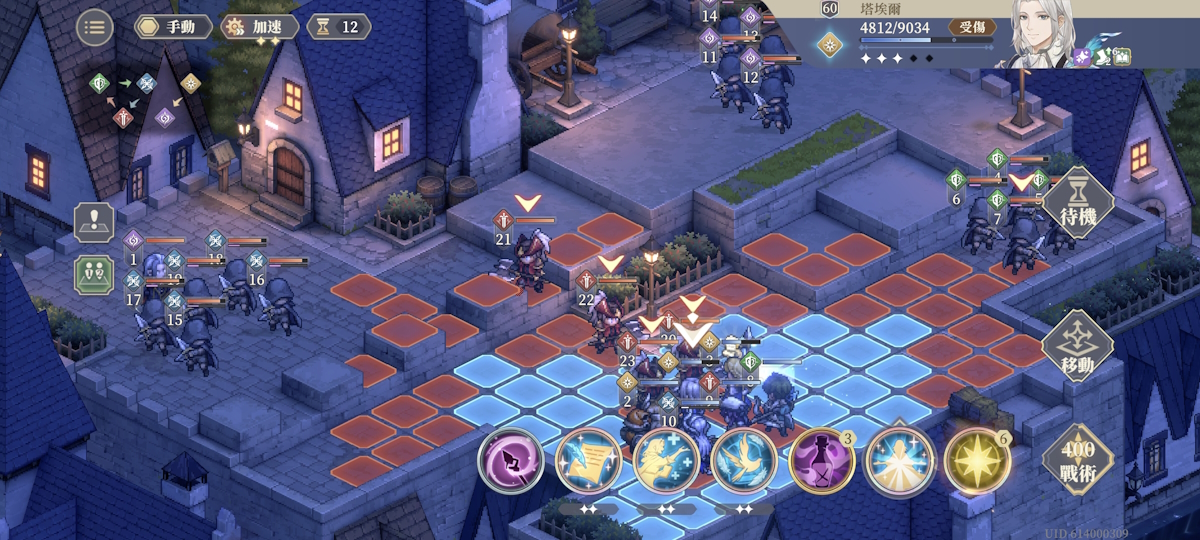Screen dimensions: 1200x540
Task: Use the feather quill scroll skill
Action: click(x=588, y=460)
